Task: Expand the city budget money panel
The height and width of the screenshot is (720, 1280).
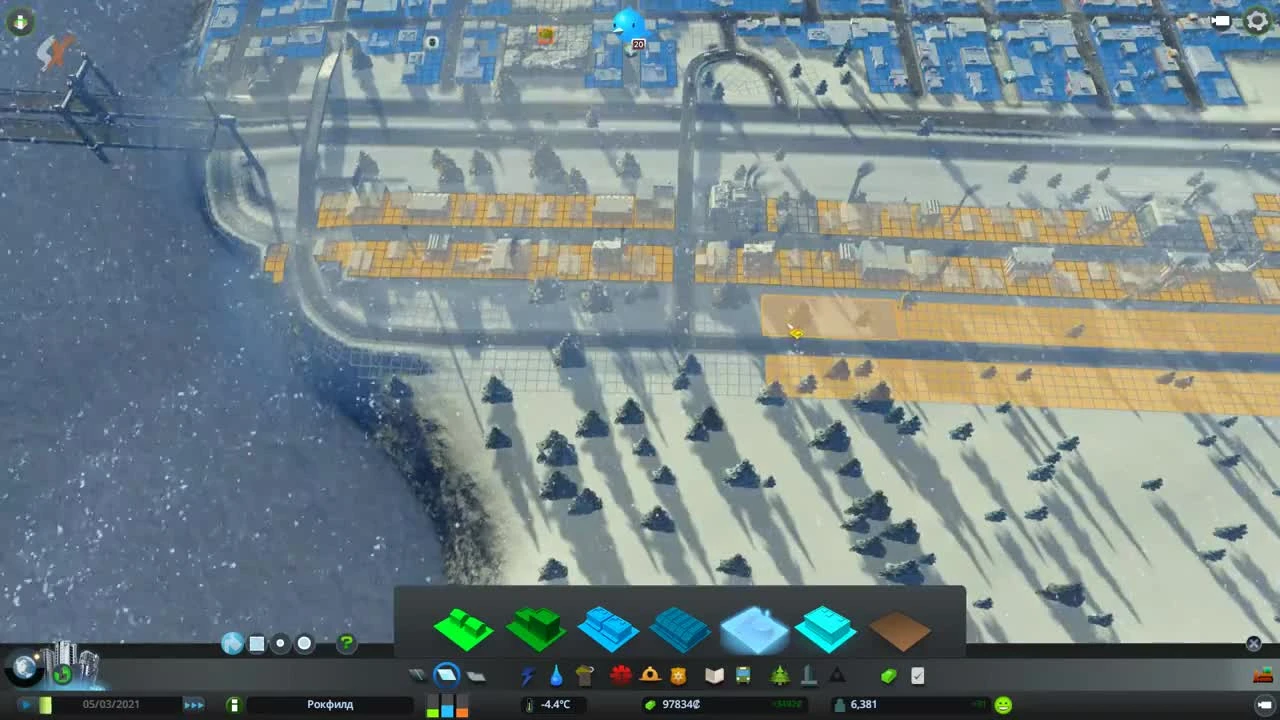Action: pyautogui.click(x=672, y=704)
